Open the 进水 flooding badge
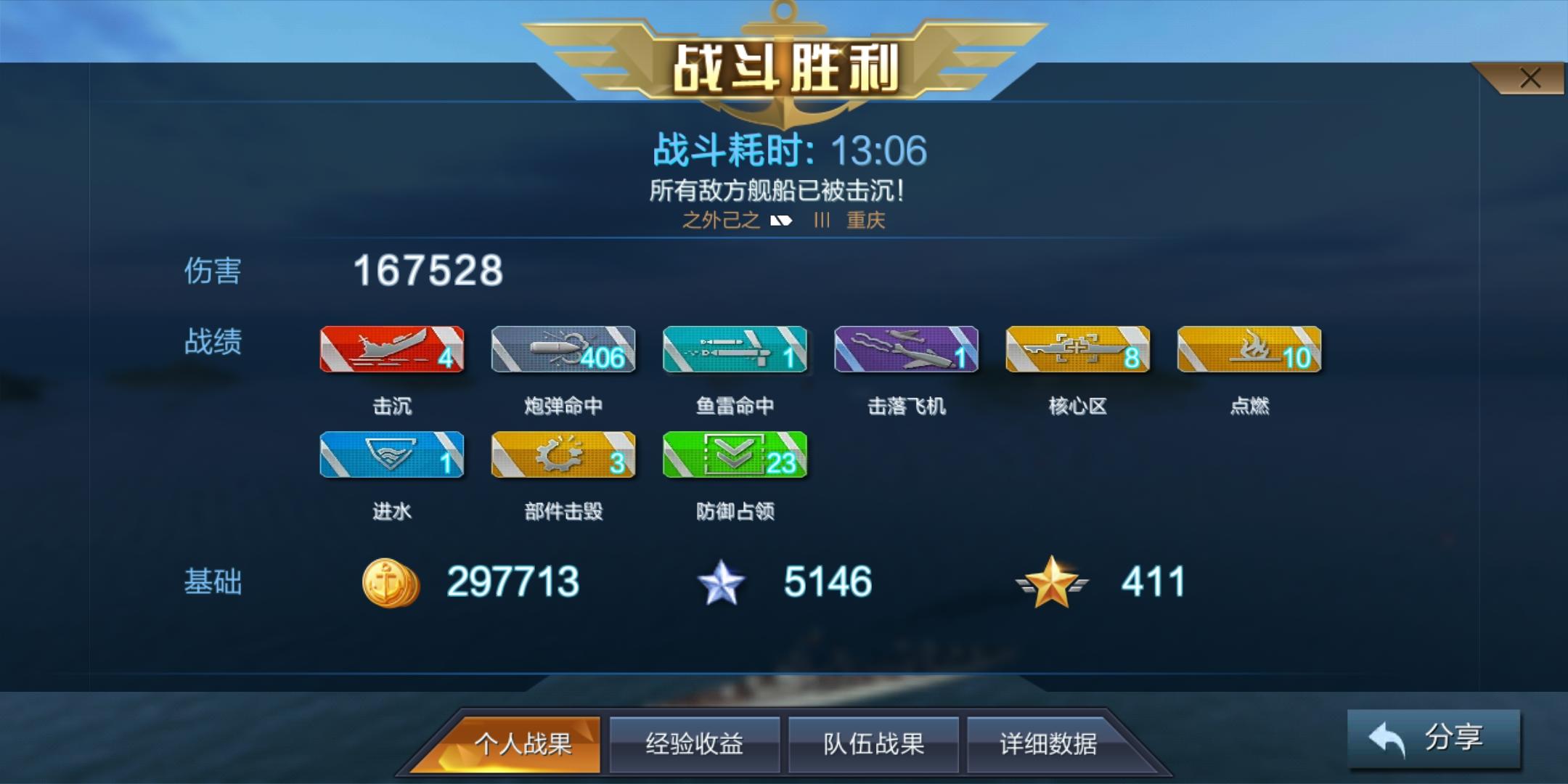Viewport: 1568px width, 784px height. pos(391,455)
